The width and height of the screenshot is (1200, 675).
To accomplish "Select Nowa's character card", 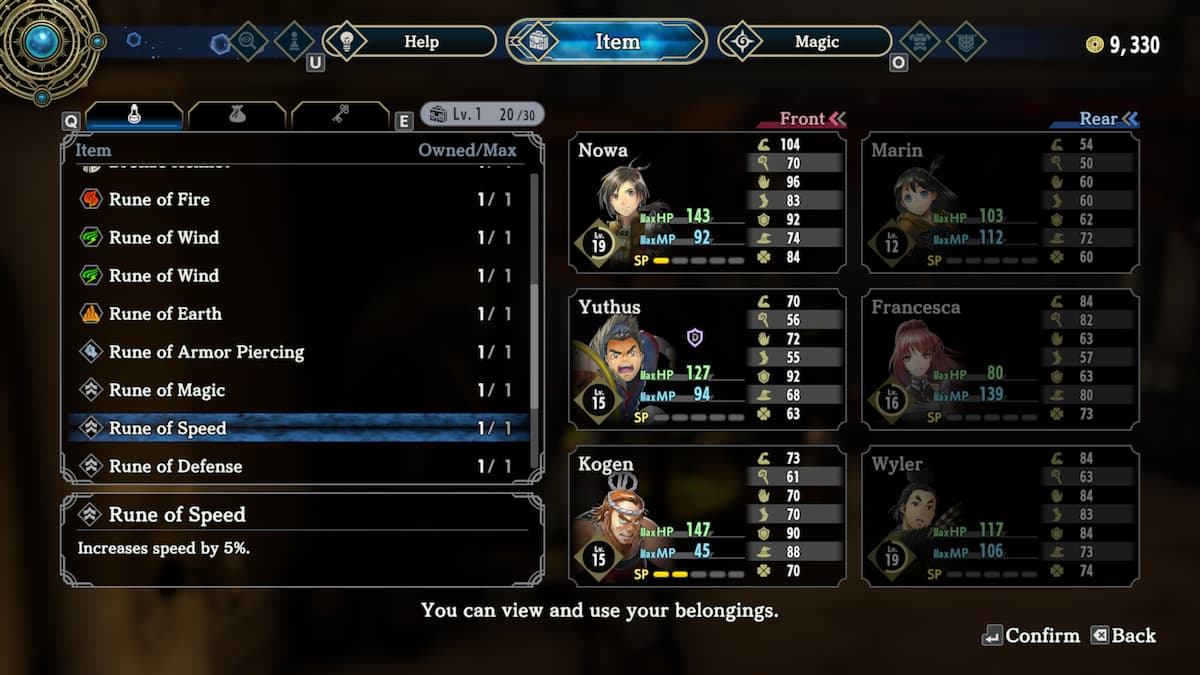I will pyautogui.click(x=707, y=203).
